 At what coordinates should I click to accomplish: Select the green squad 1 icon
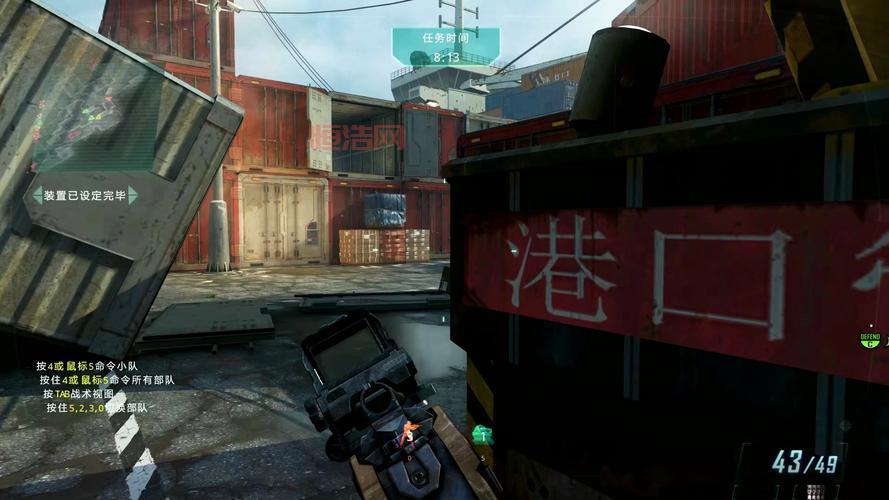pyautogui.click(x=482, y=434)
